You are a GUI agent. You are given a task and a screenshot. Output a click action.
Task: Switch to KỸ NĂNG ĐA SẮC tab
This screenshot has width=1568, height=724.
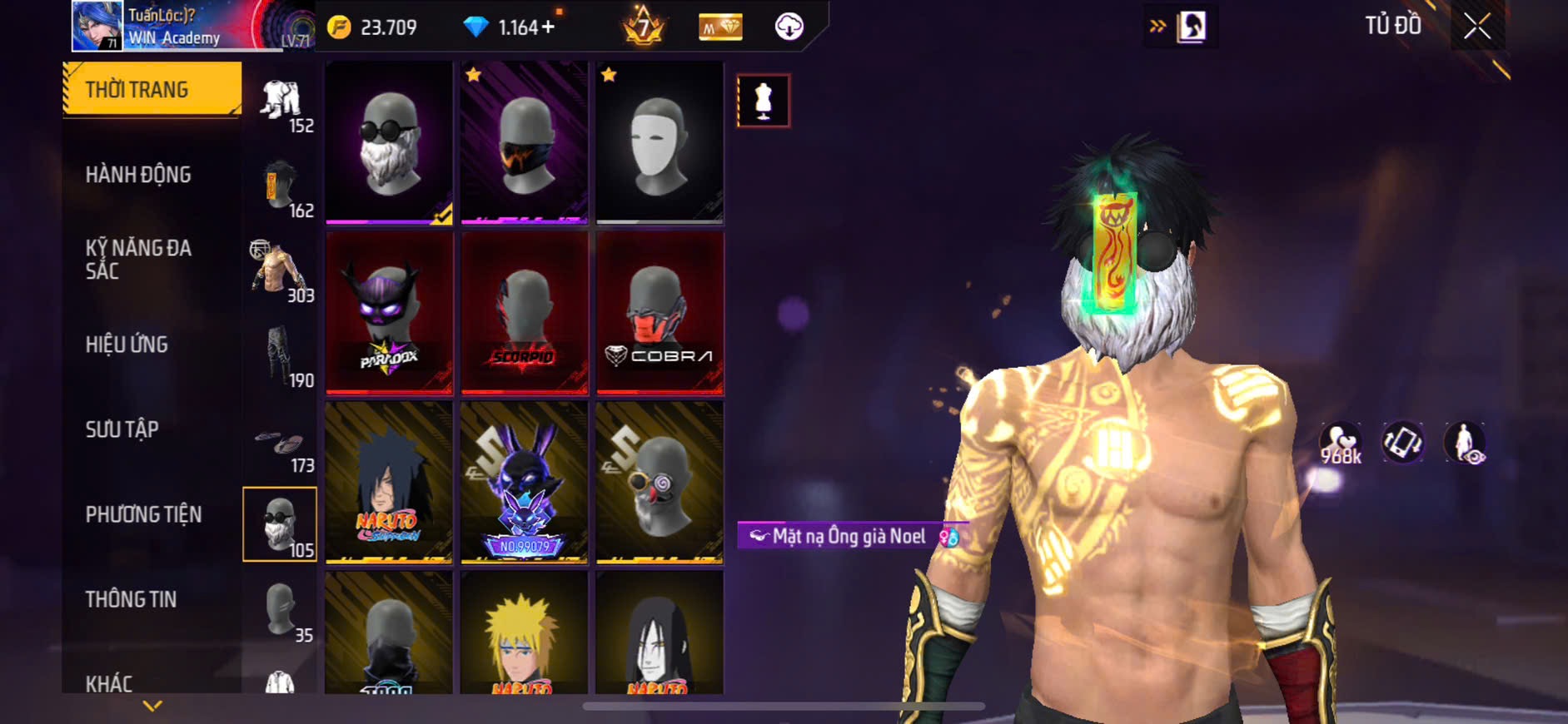[138, 259]
